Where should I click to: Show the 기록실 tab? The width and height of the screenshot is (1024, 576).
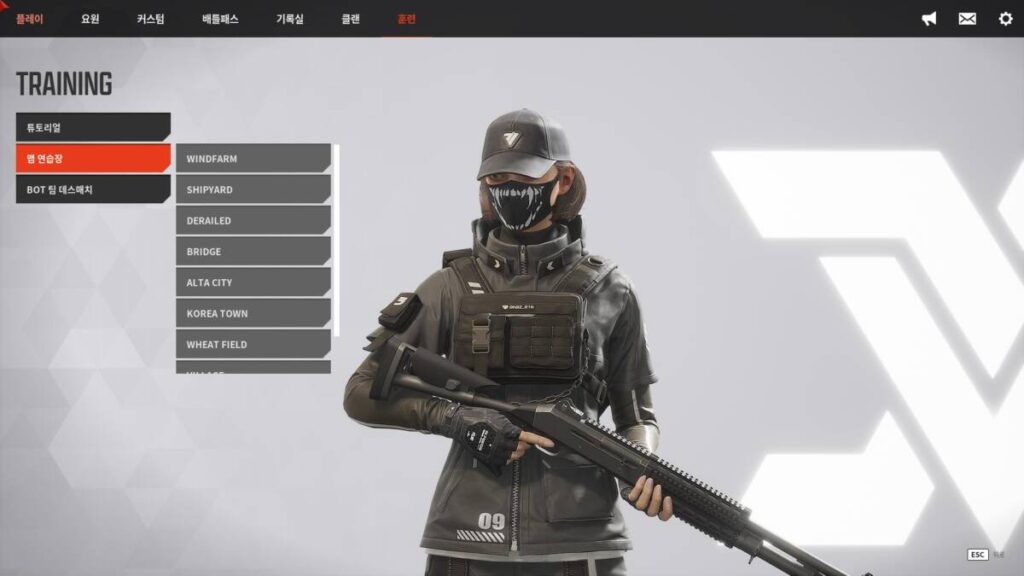(290, 19)
